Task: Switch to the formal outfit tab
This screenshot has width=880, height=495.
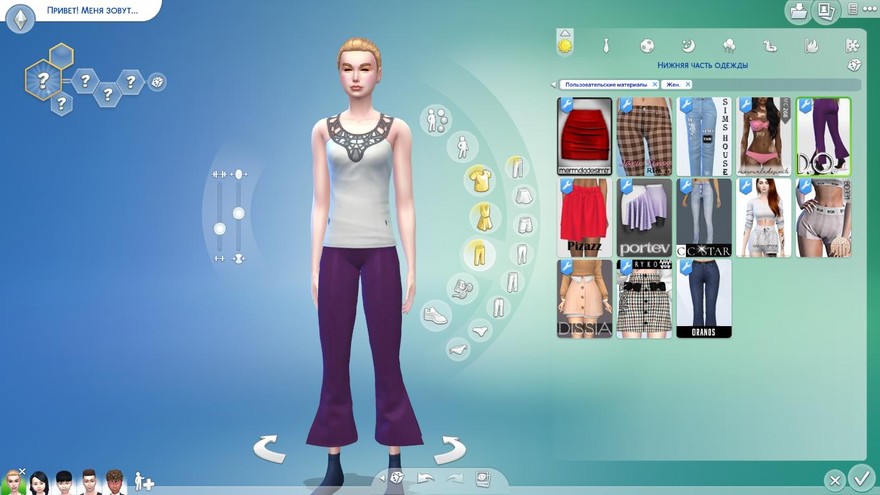Action: tap(605, 46)
